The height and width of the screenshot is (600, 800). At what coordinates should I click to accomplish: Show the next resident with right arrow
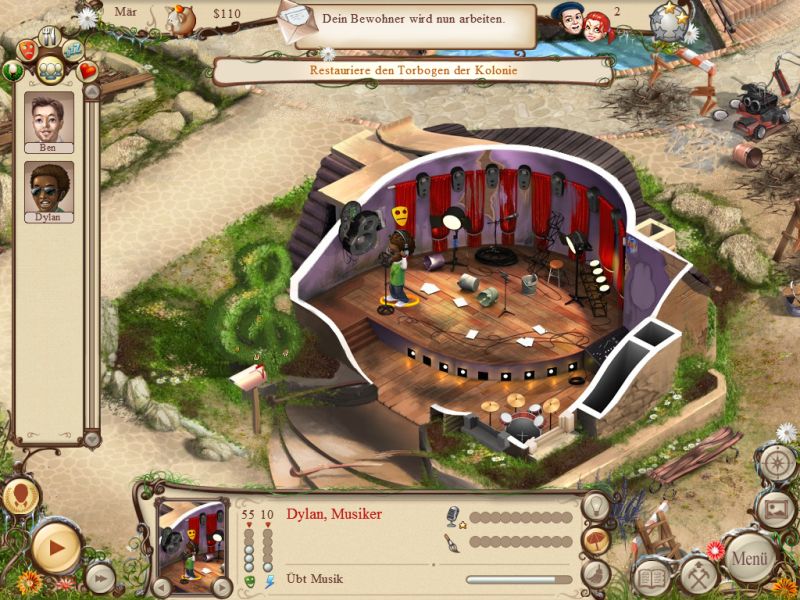click(x=221, y=588)
